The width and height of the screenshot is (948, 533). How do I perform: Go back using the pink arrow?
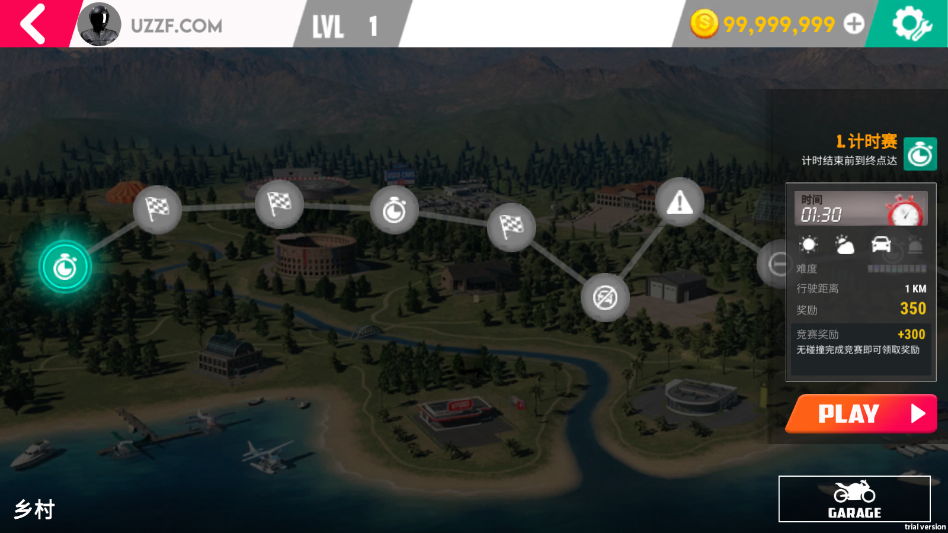[x=32, y=23]
